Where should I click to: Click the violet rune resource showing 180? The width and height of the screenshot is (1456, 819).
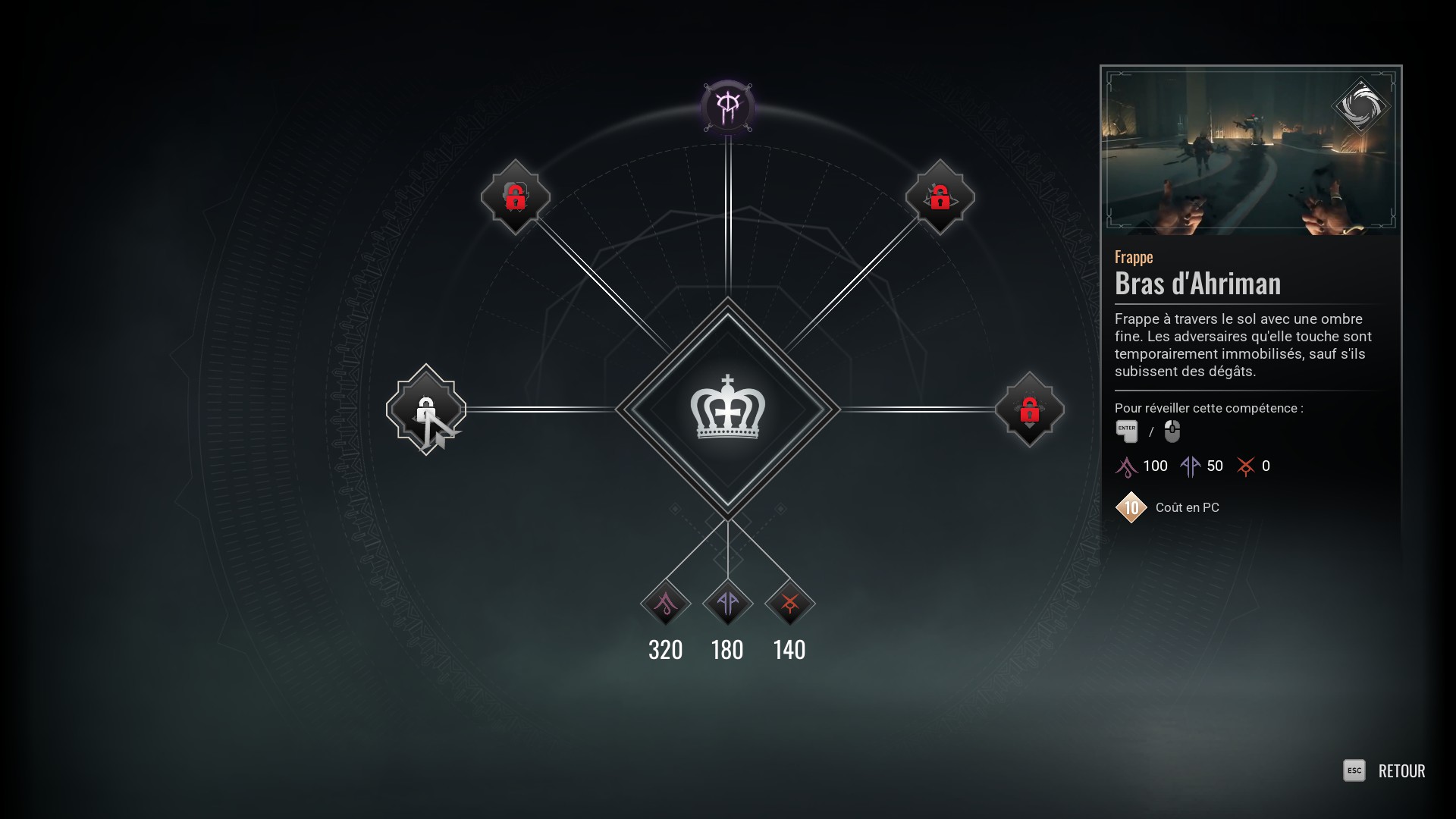728,604
